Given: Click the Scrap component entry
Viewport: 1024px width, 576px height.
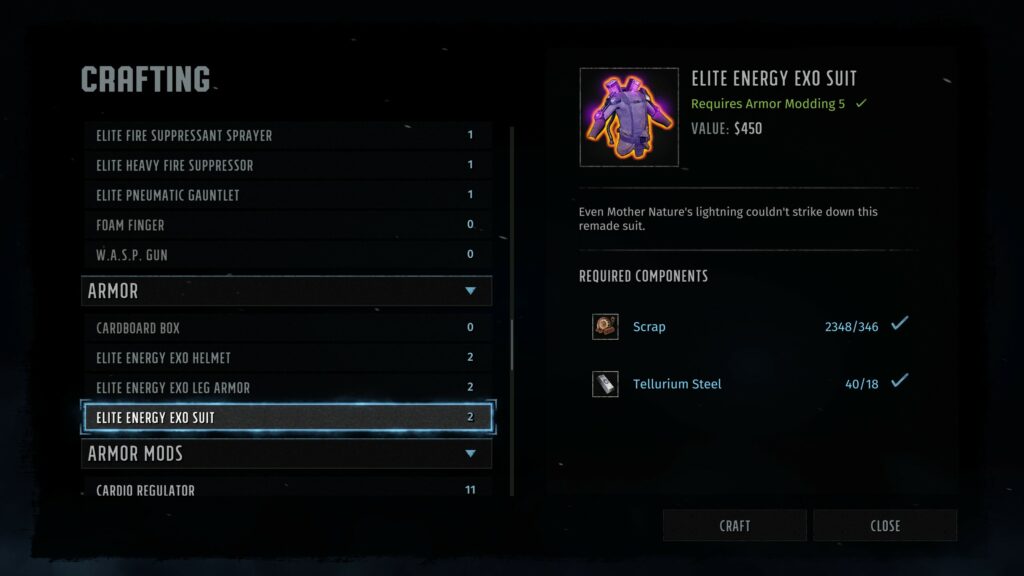Looking at the screenshot, I should pyautogui.click(x=649, y=327).
